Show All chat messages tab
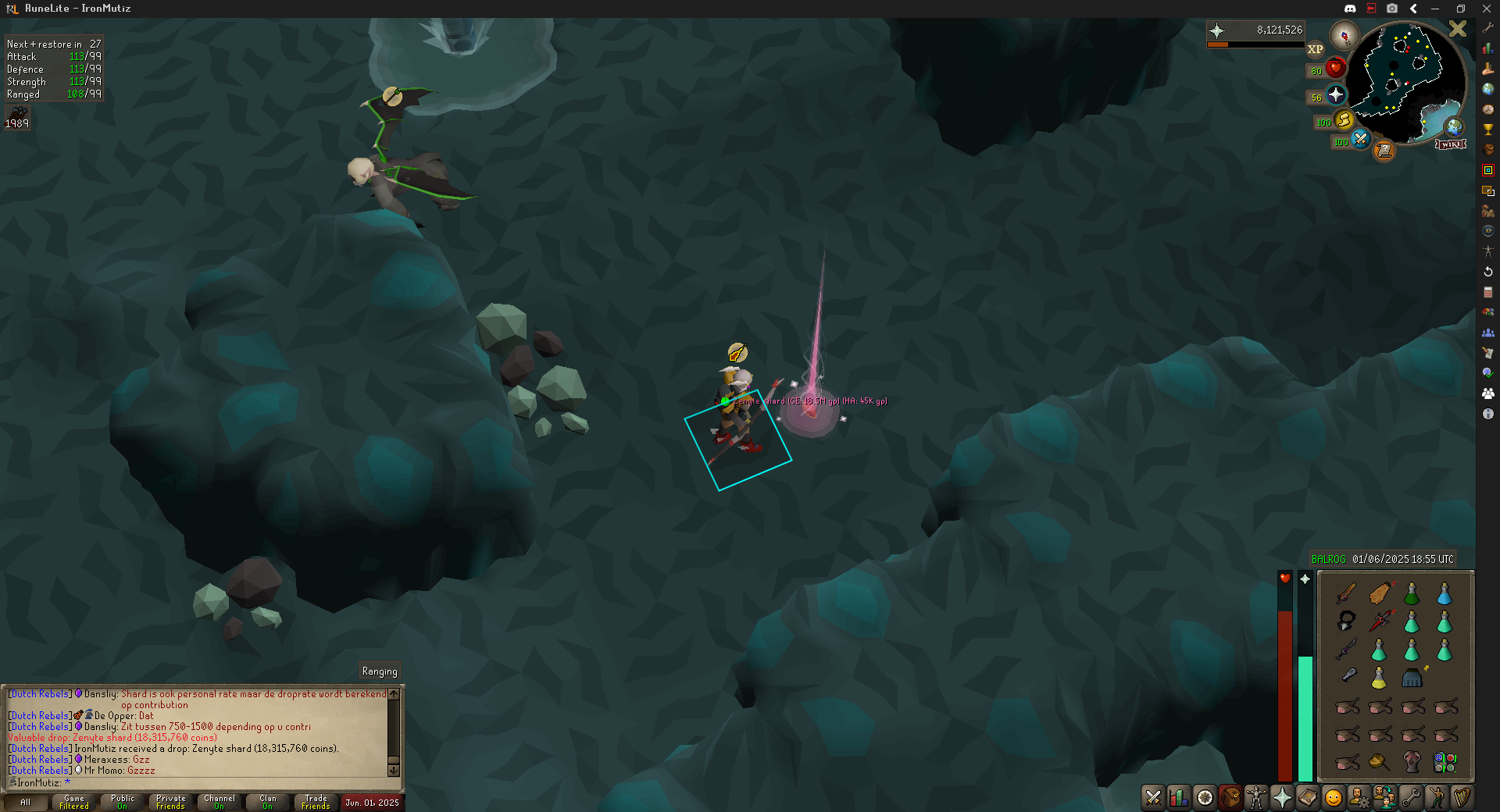The image size is (1500, 812). [x=26, y=802]
